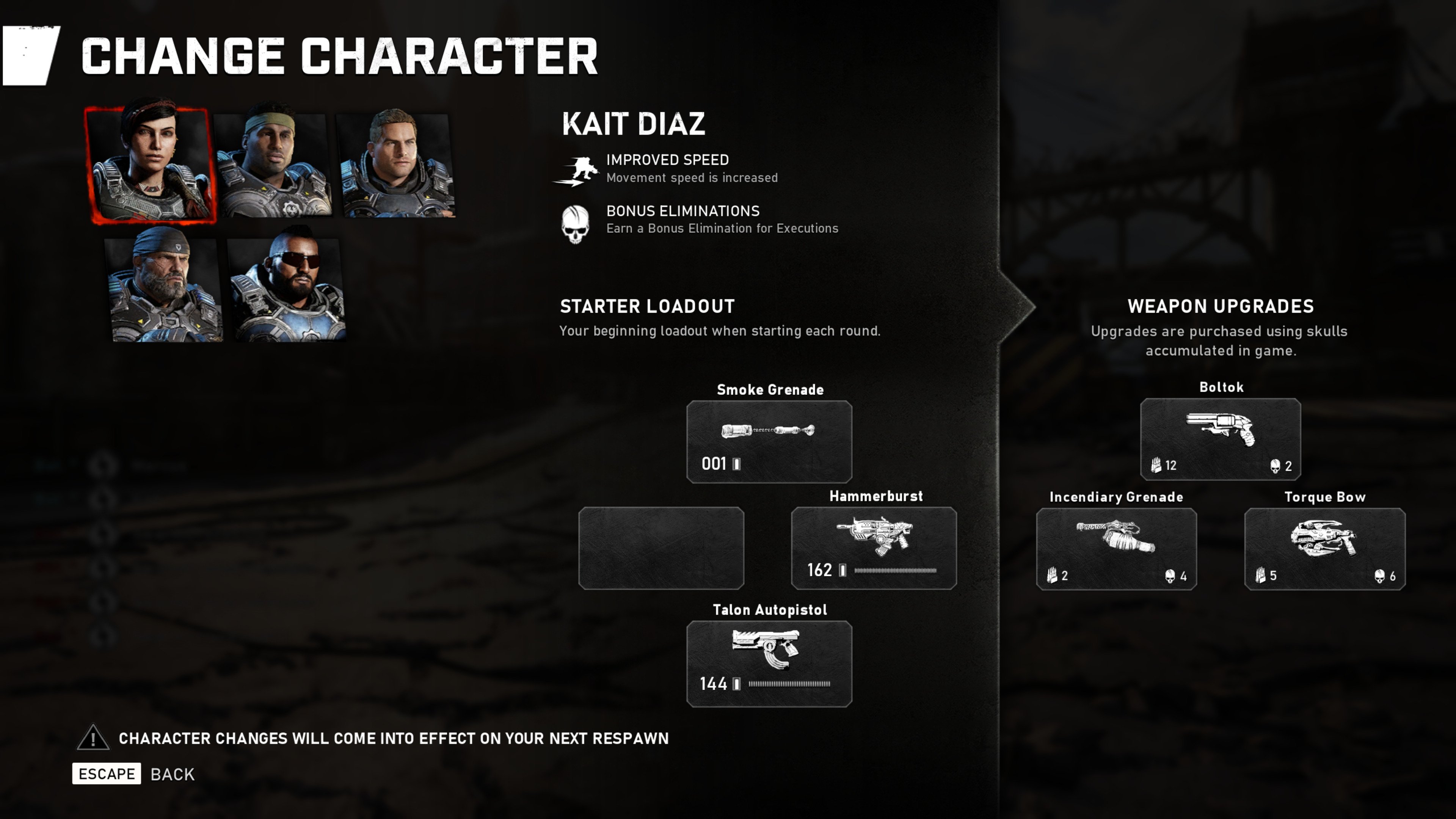Select the Kait Diaz character portrait

pyautogui.click(x=152, y=164)
